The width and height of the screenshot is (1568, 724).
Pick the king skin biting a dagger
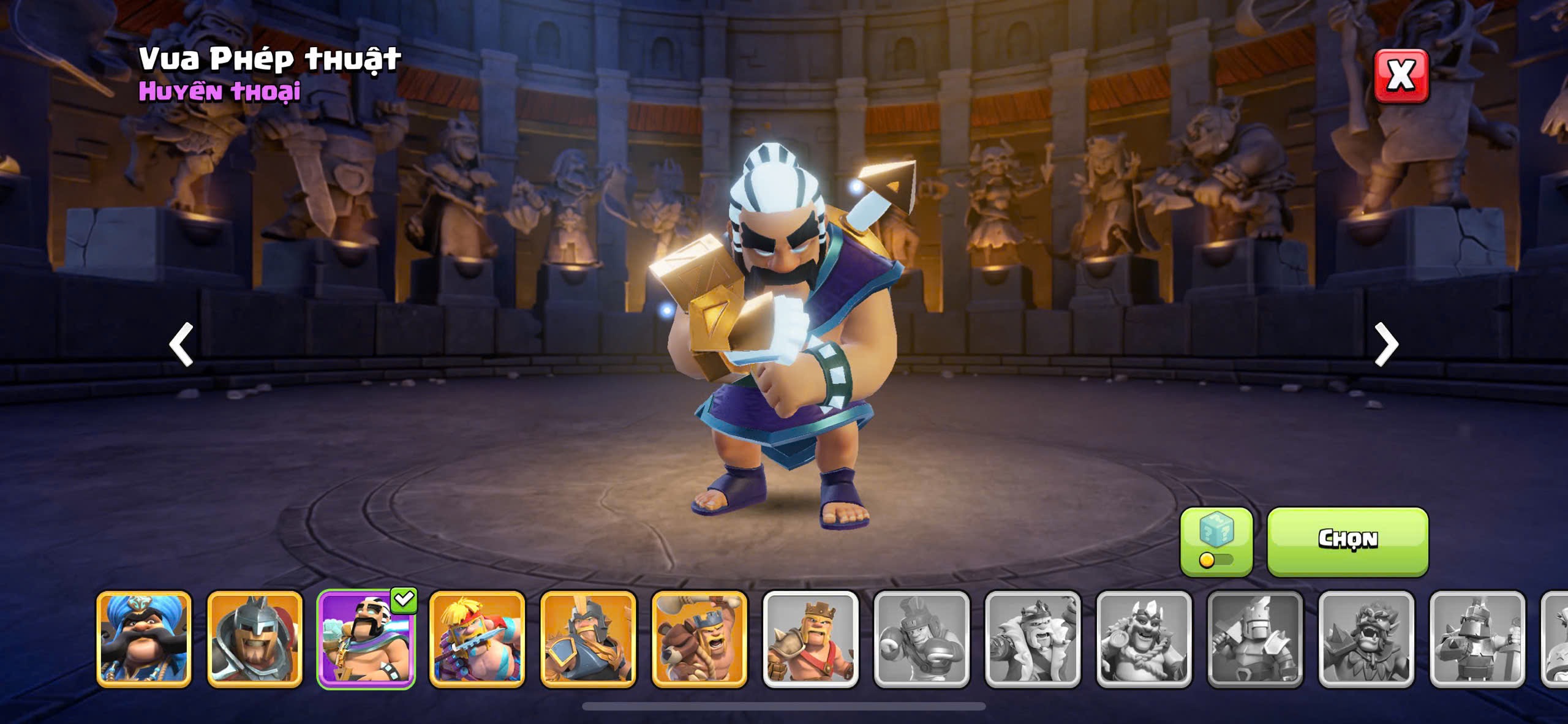pos(477,638)
